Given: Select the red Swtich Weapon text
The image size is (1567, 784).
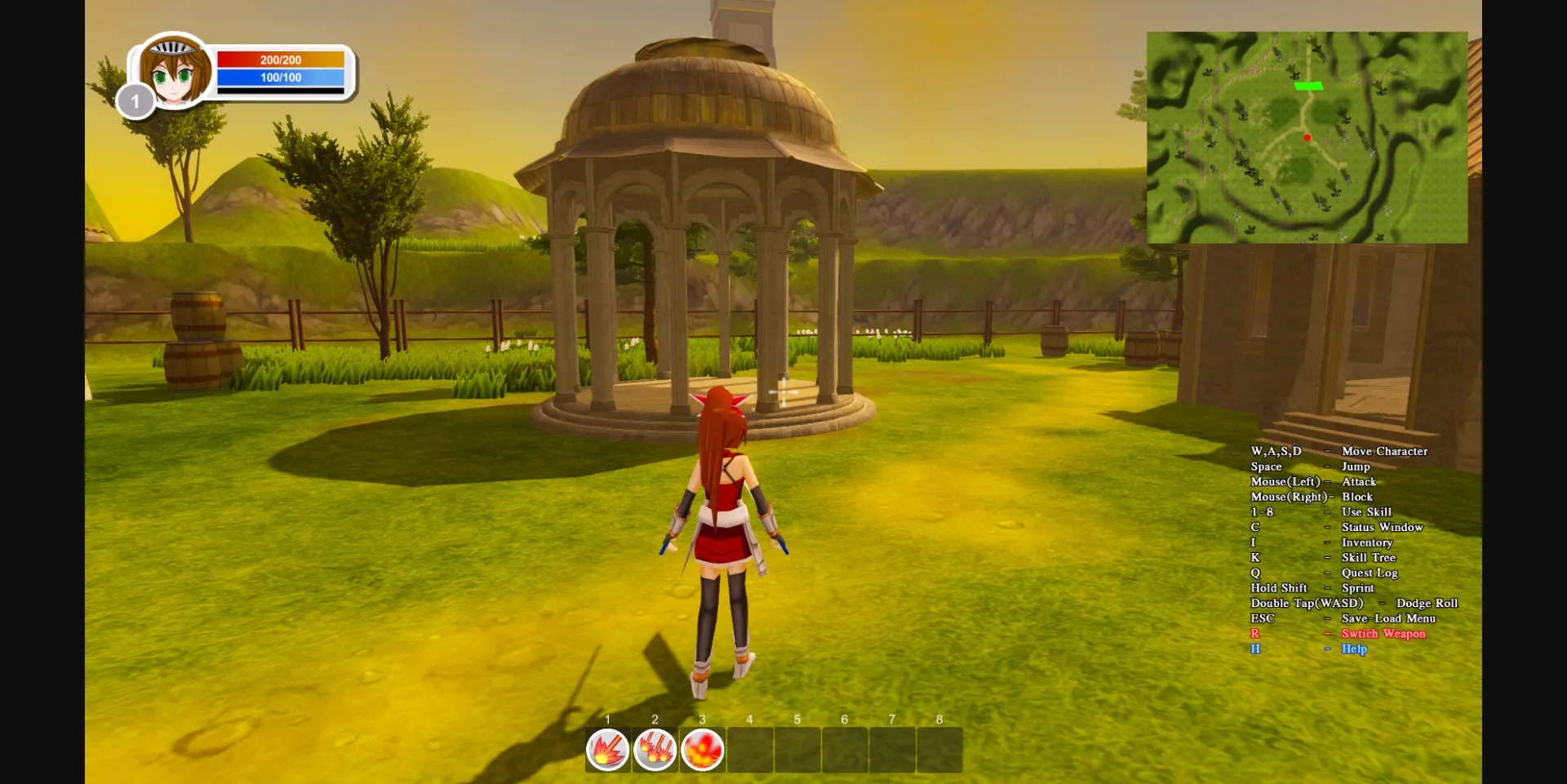Looking at the screenshot, I should [1383, 633].
